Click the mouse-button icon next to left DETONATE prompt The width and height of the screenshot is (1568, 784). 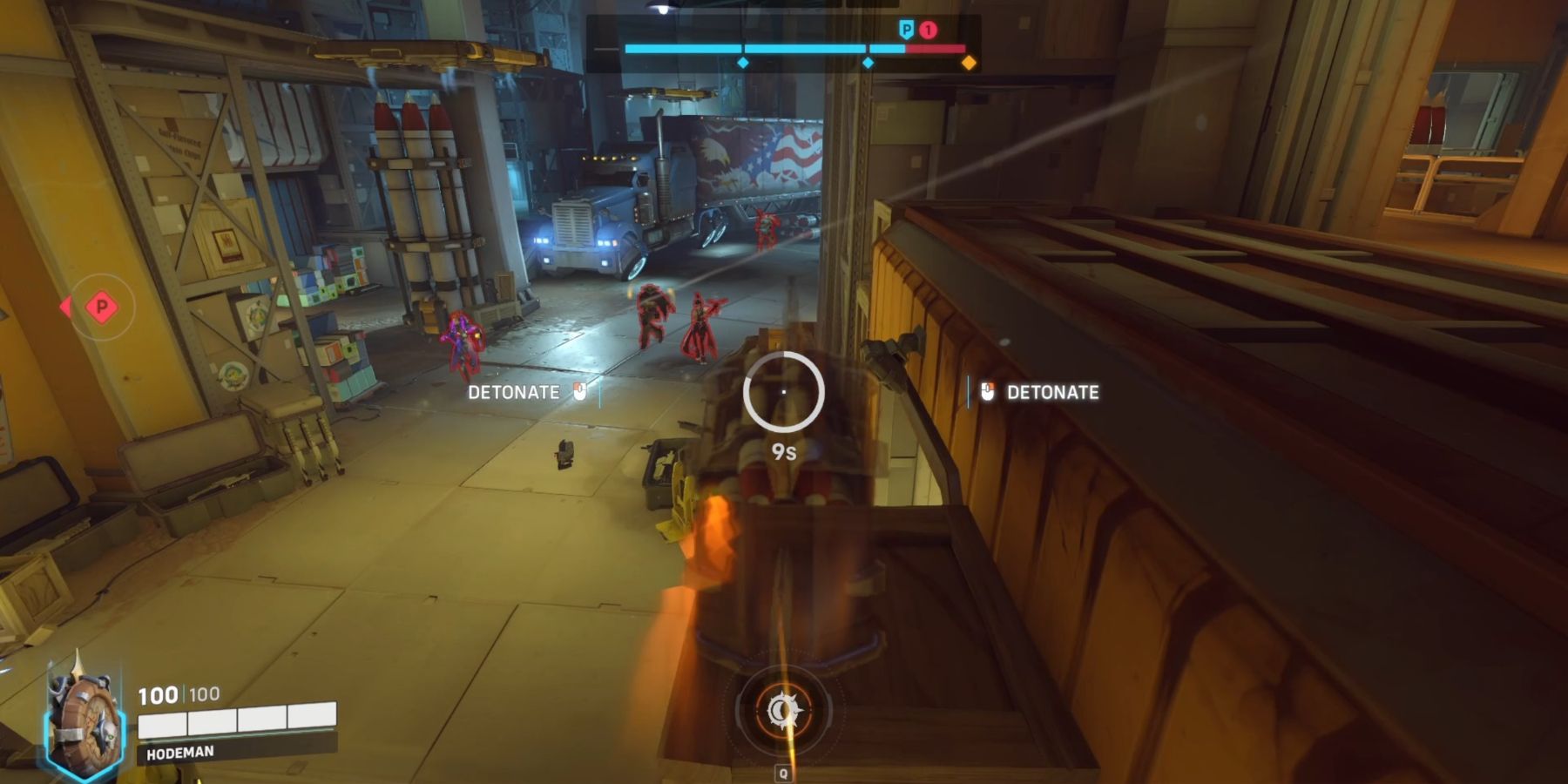tap(580, 393)
